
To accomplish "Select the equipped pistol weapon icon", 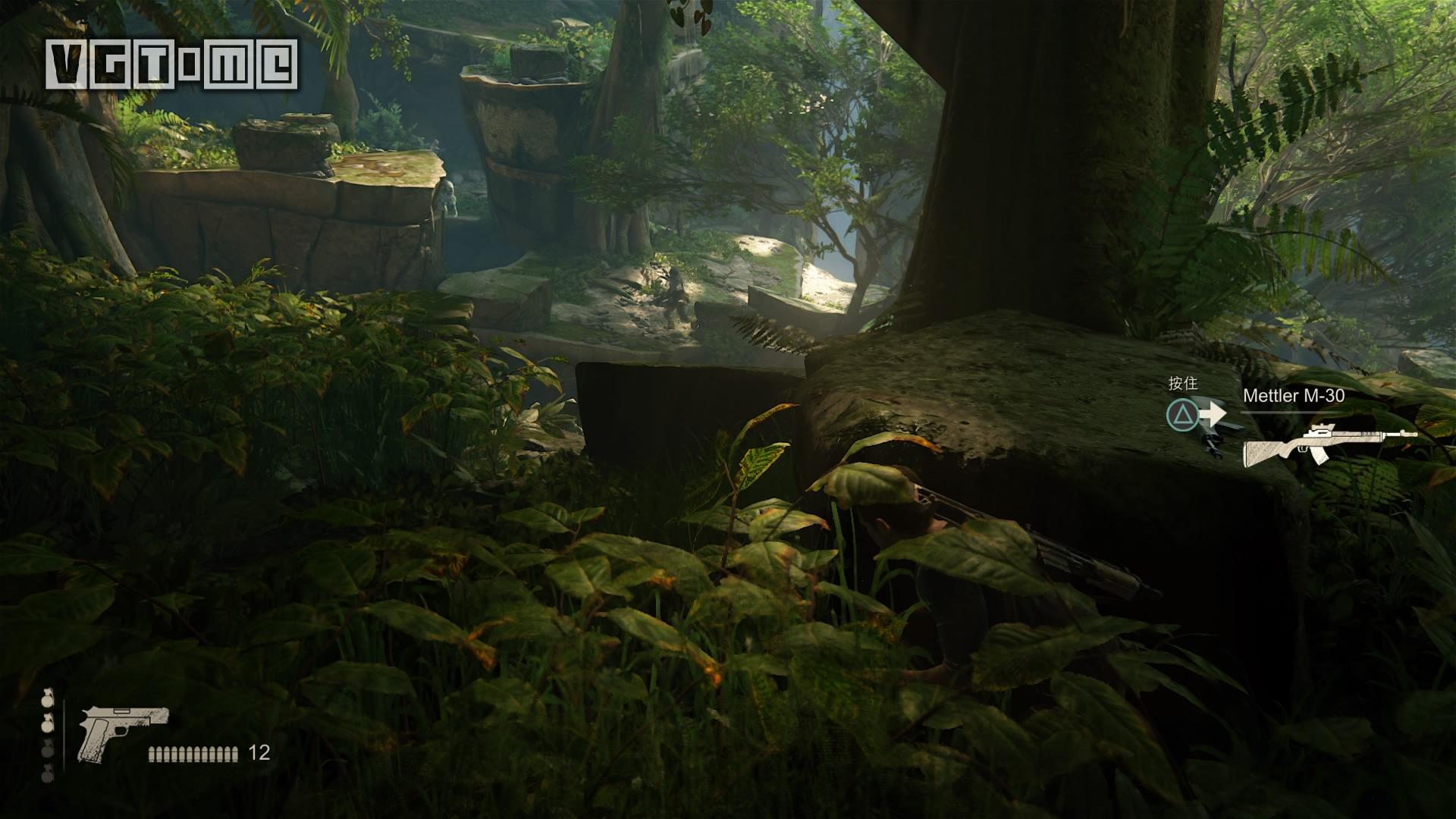I will 123,730.
